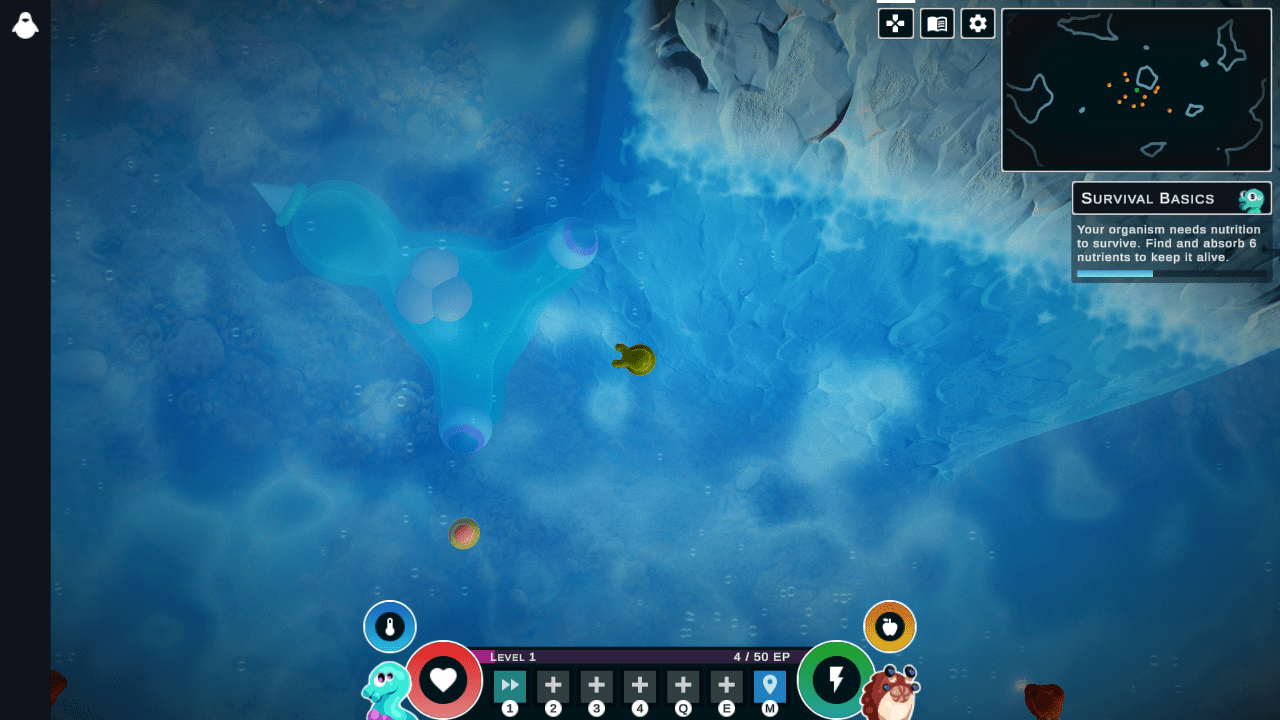This screenshot has height=720, width=1280.
Task: Click the teal dinosaur character portrait
Action: [x=387, y=692]
